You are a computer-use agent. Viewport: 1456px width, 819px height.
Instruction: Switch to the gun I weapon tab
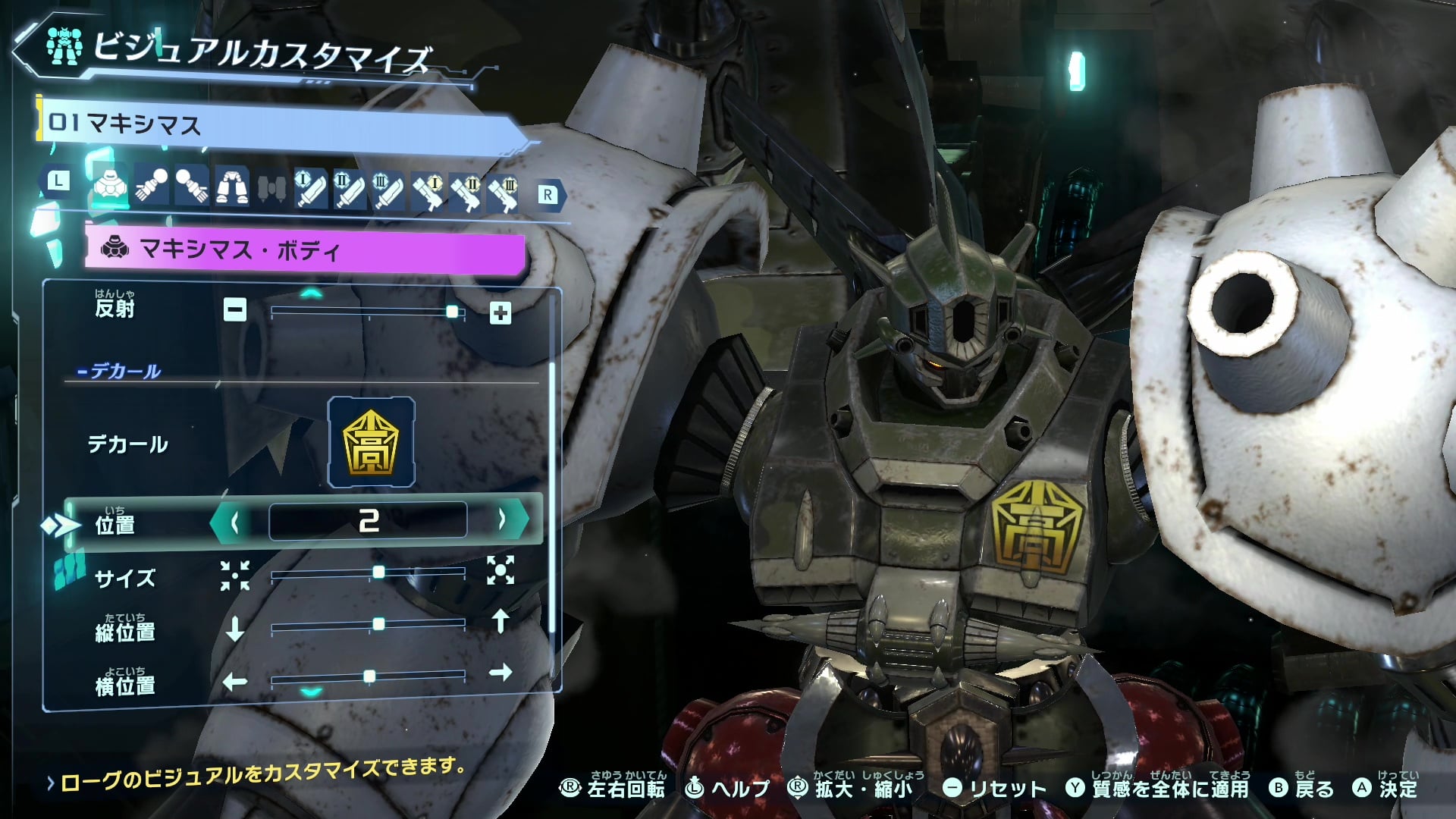[x=428, y=191]
